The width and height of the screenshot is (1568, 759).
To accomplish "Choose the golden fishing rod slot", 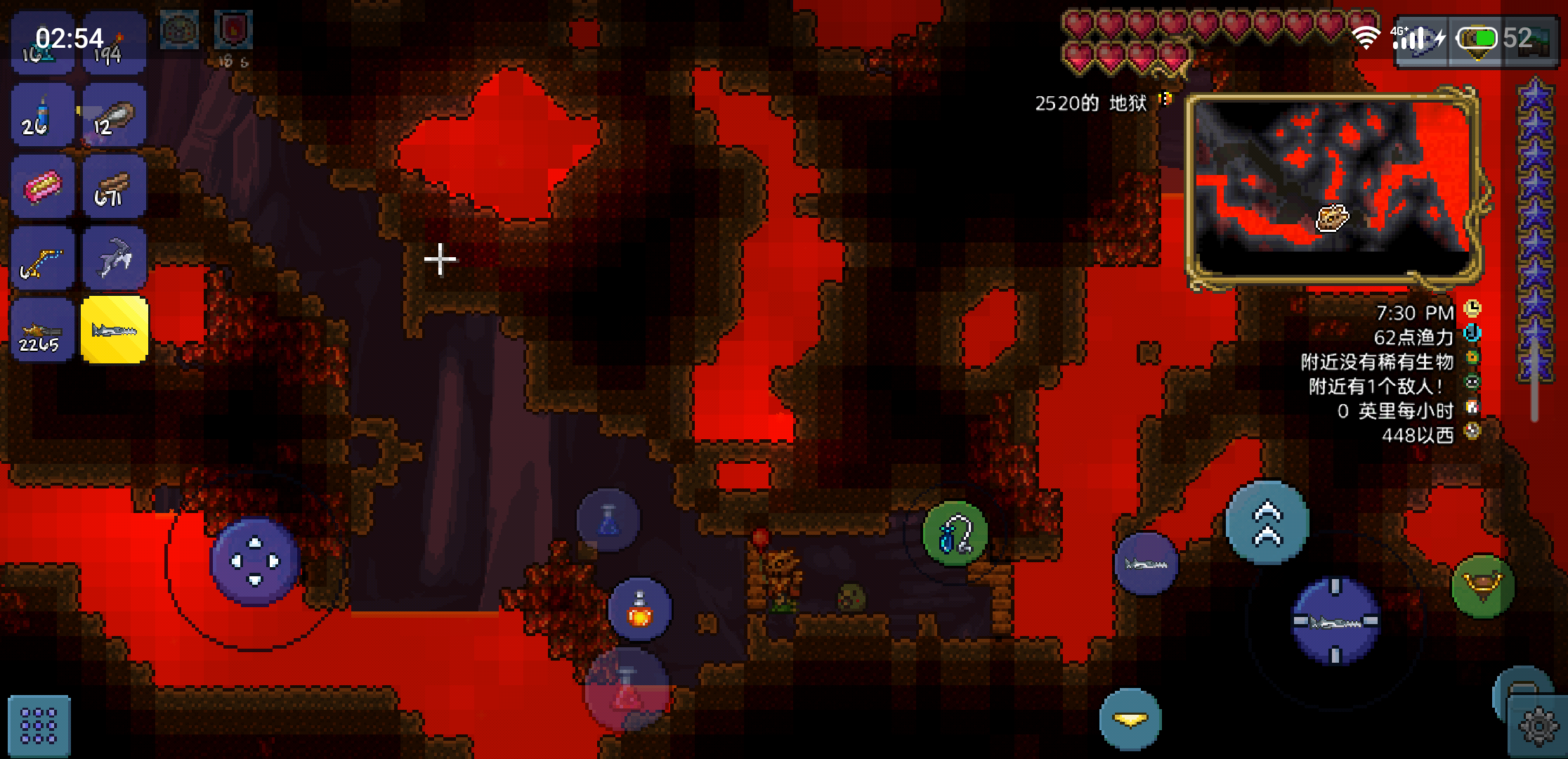I will 42,259.
